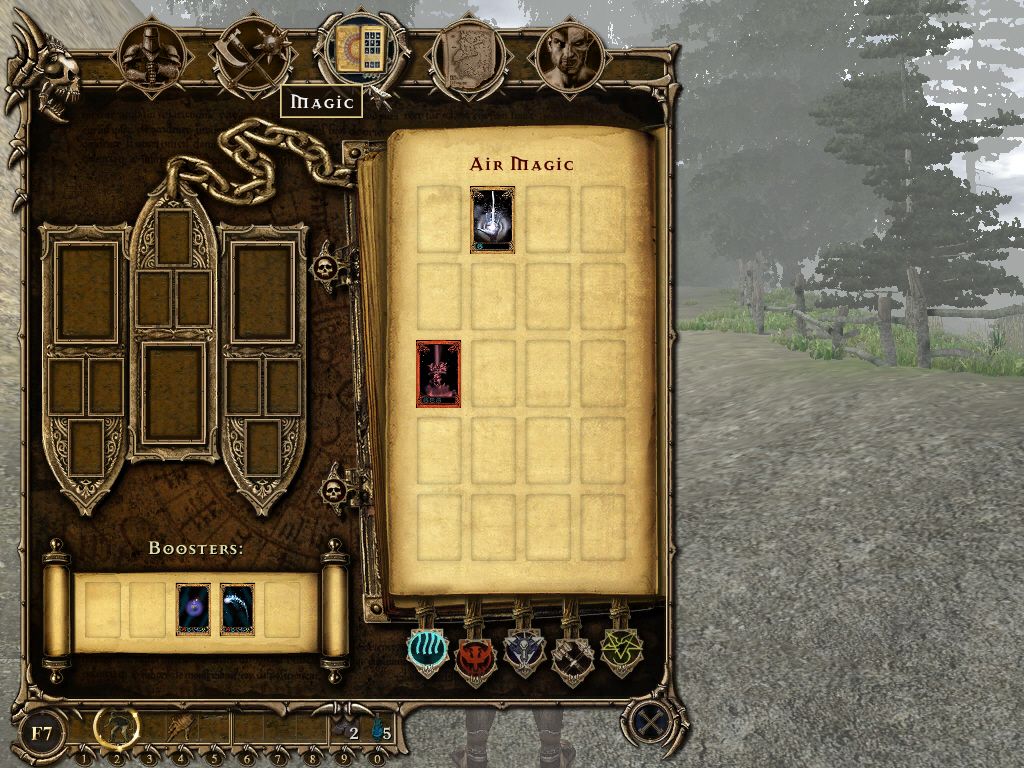Use the blue potion in hotbar slot 0
This screenshot has height=768, width=1024.
click(378, 731)
